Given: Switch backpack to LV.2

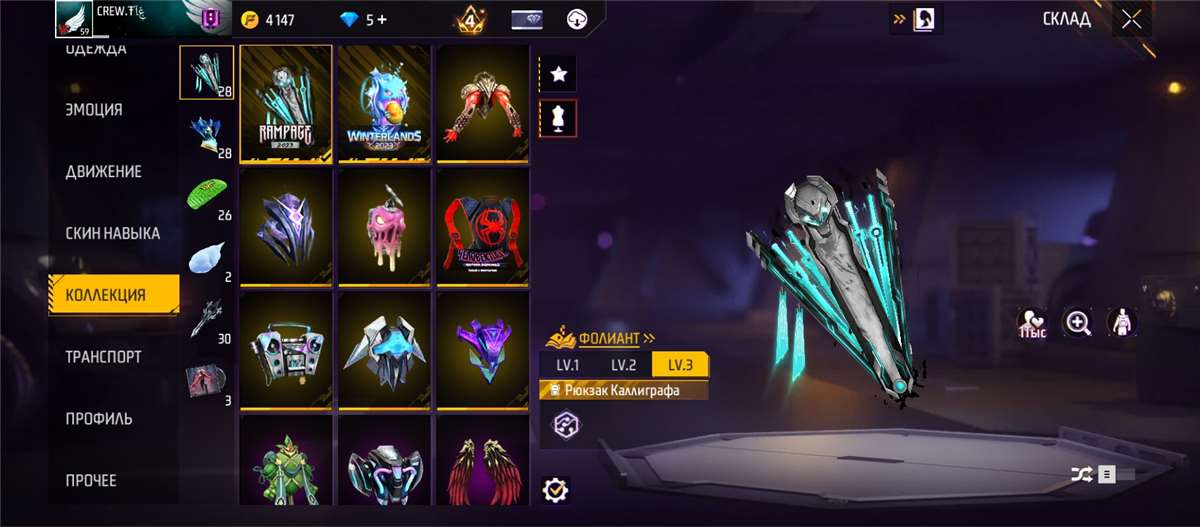Looking at the screenshot, I should (x=623, y=364).
